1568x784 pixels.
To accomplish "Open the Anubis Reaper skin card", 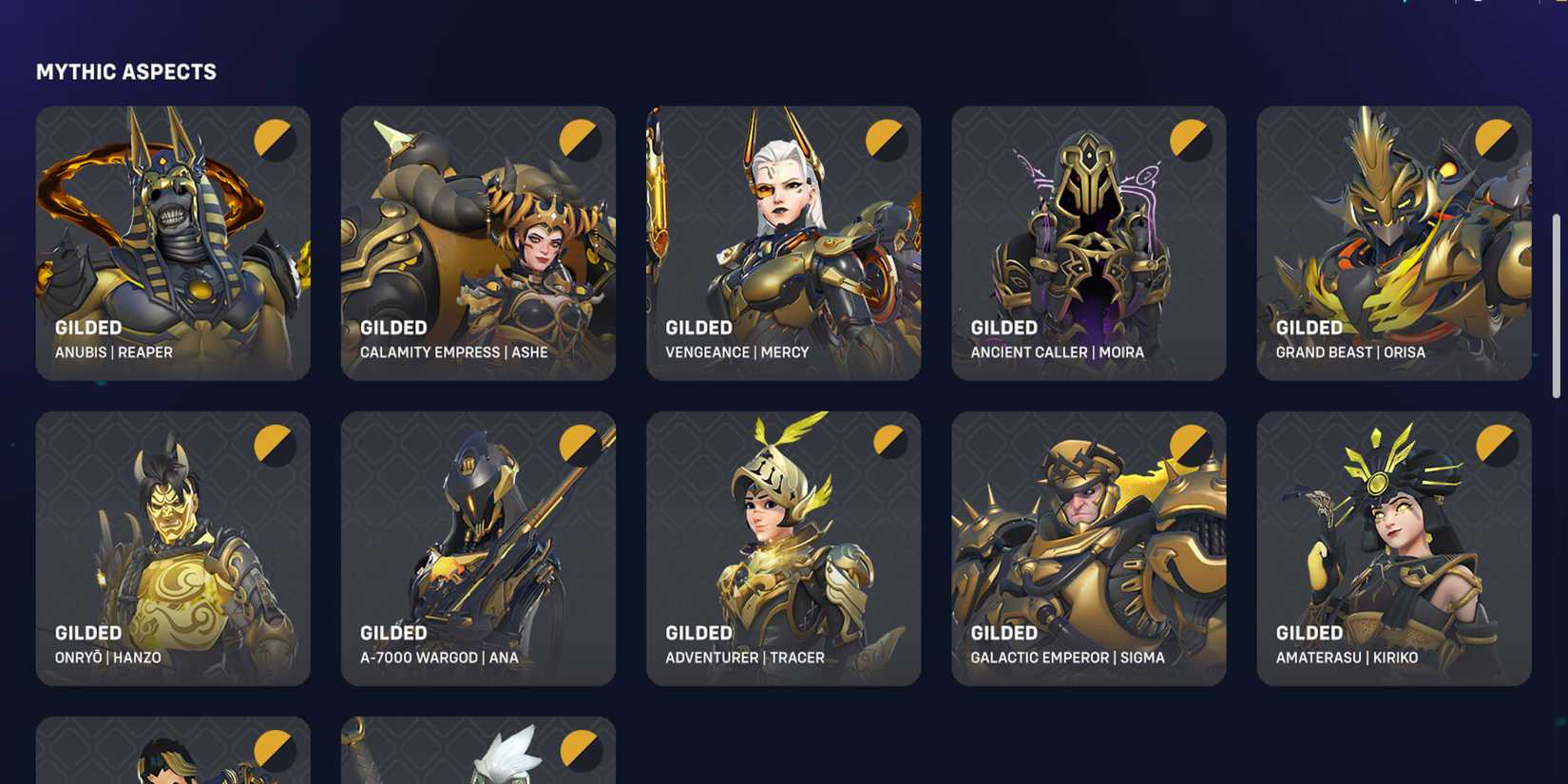I will [173, 242].
